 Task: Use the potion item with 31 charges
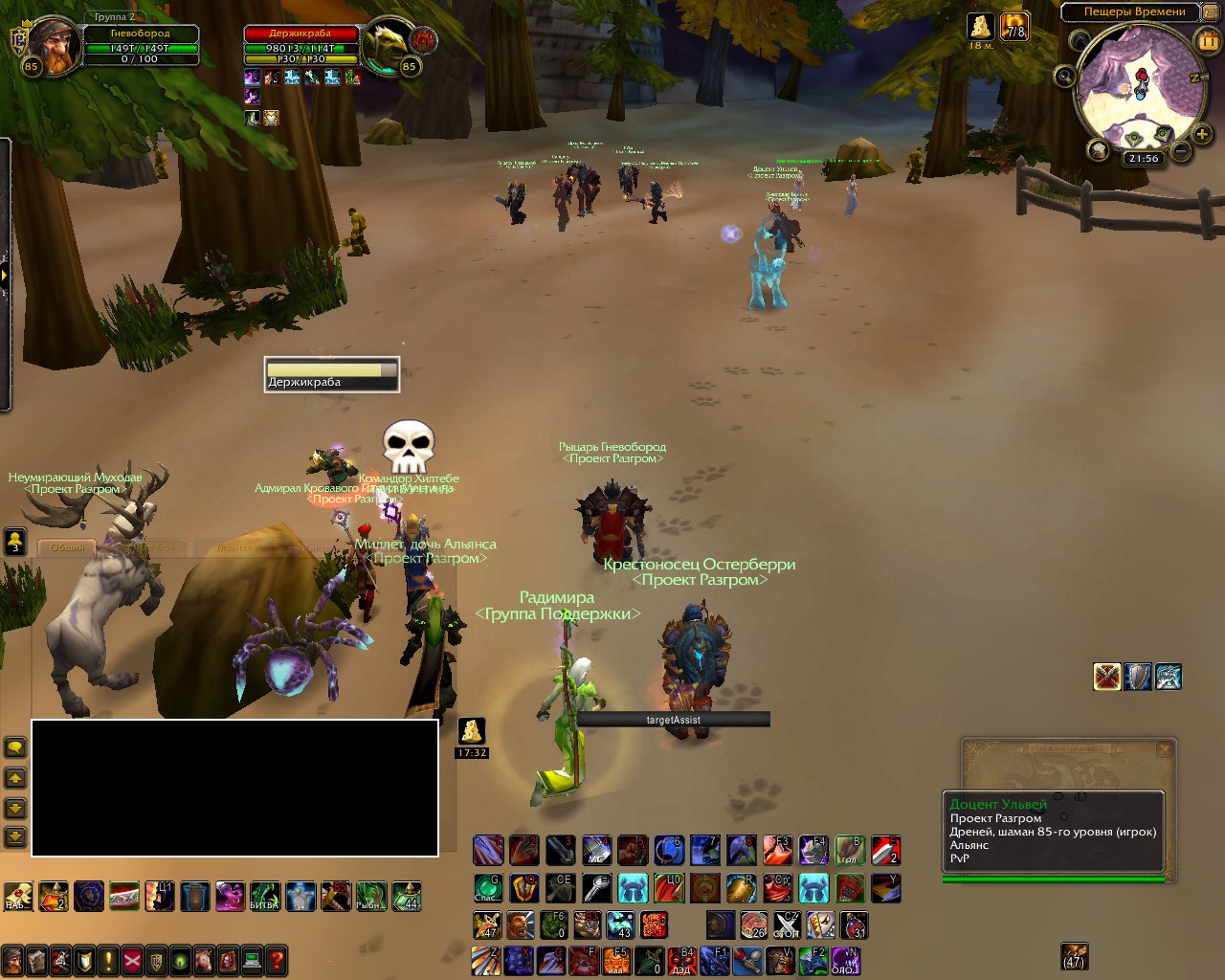point(854,925)
